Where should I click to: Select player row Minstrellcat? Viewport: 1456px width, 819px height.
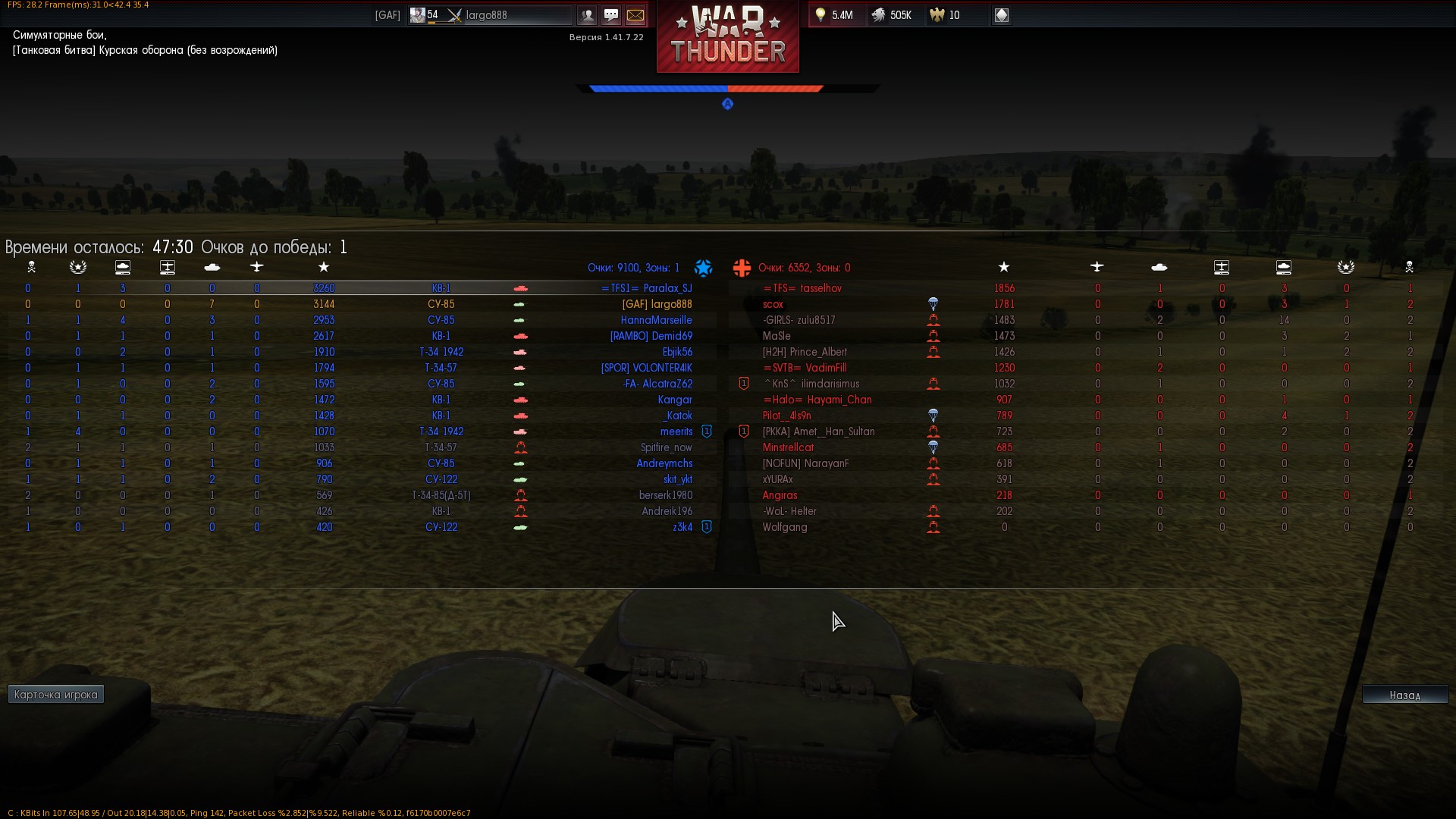pos(788,447)
